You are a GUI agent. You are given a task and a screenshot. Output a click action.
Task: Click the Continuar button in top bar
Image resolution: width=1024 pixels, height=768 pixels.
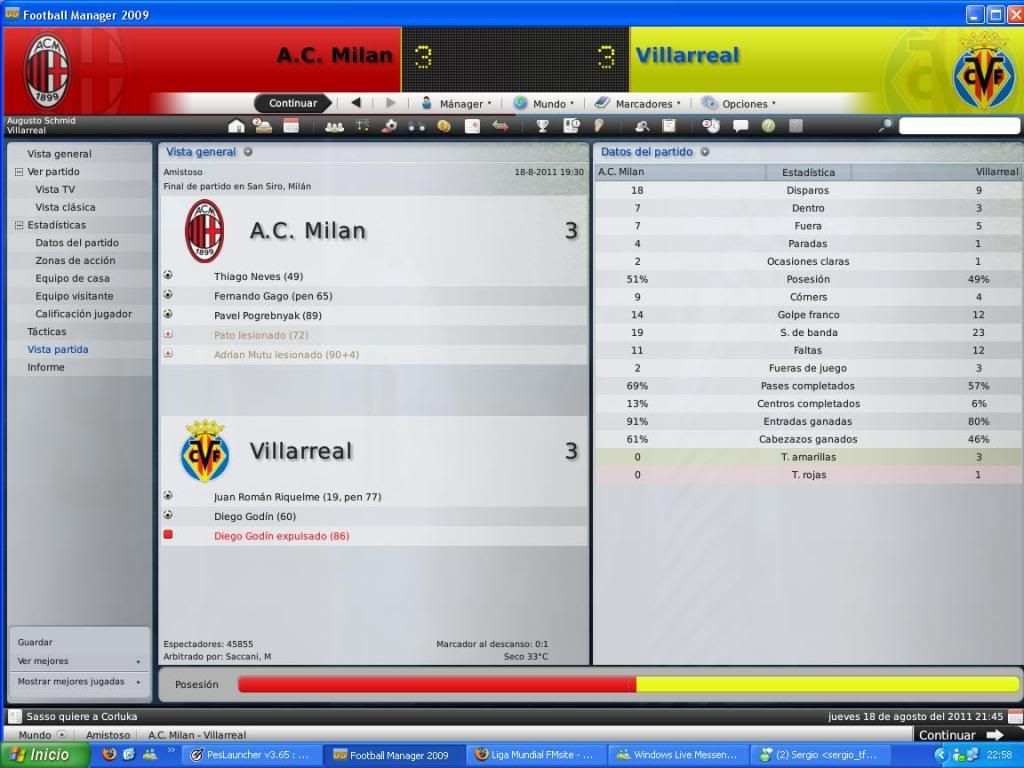tap(292, 103)
